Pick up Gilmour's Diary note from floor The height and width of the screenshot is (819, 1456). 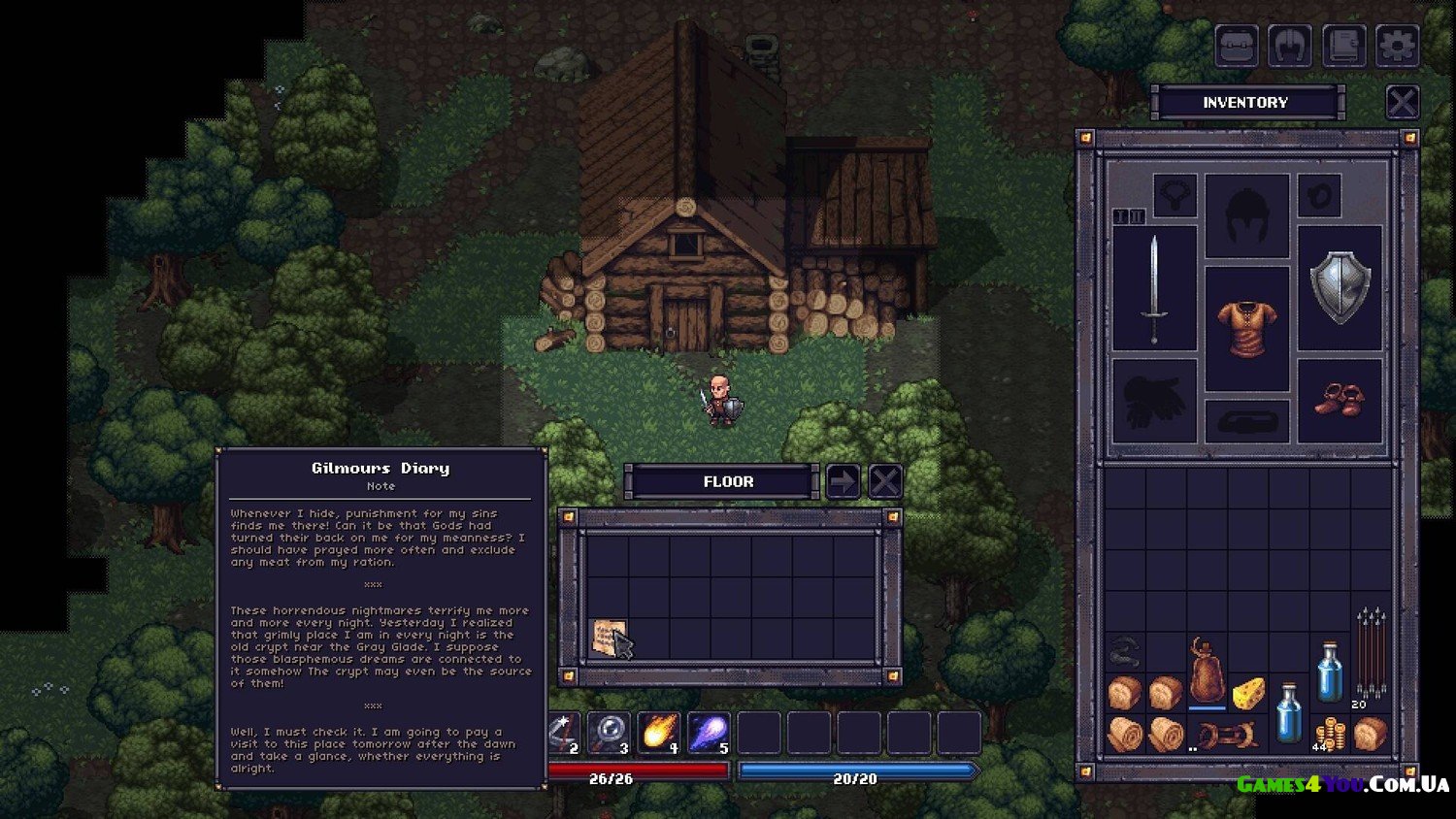608,639
